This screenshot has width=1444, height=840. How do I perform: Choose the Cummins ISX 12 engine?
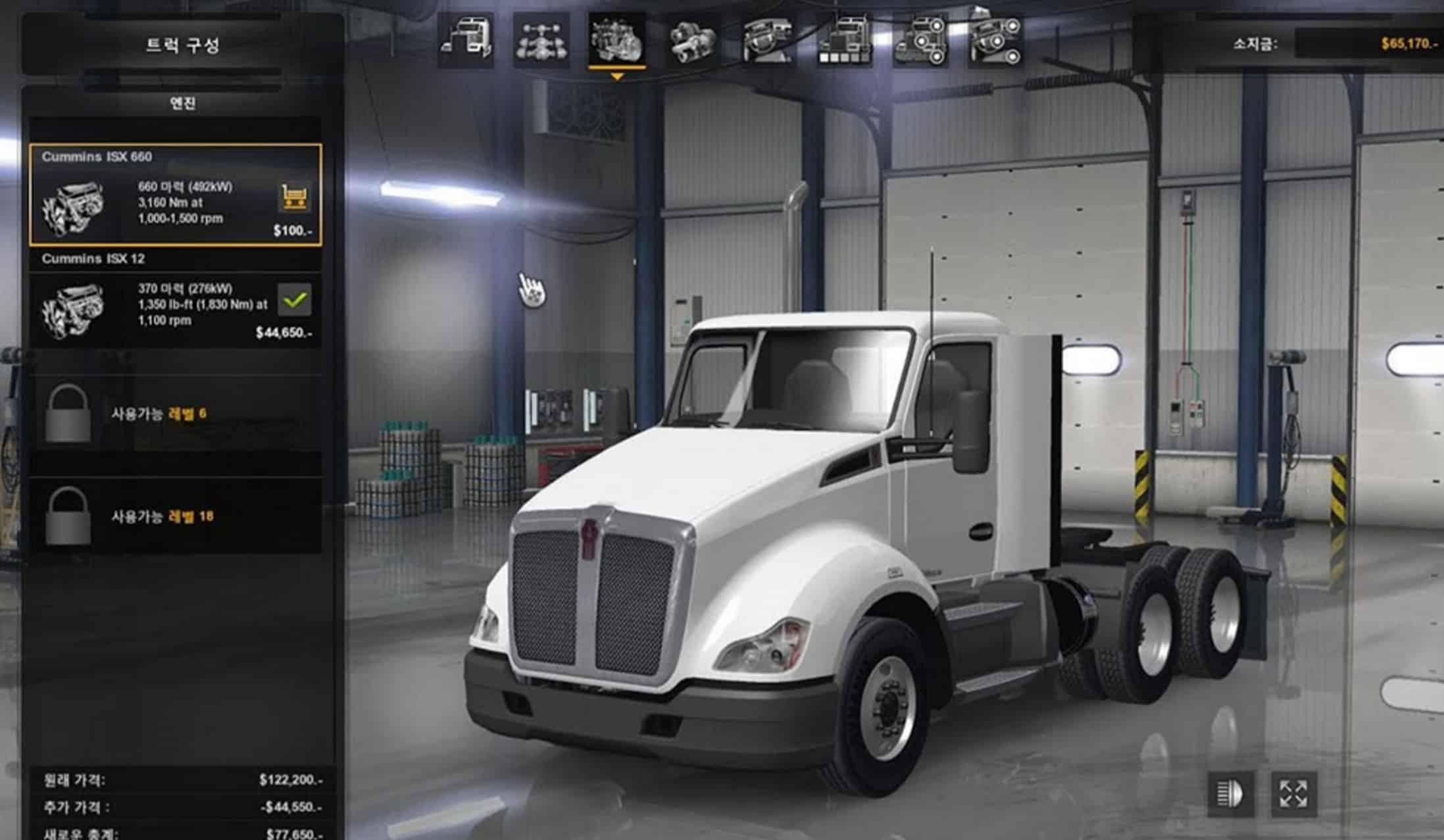(x=176, y=299)
